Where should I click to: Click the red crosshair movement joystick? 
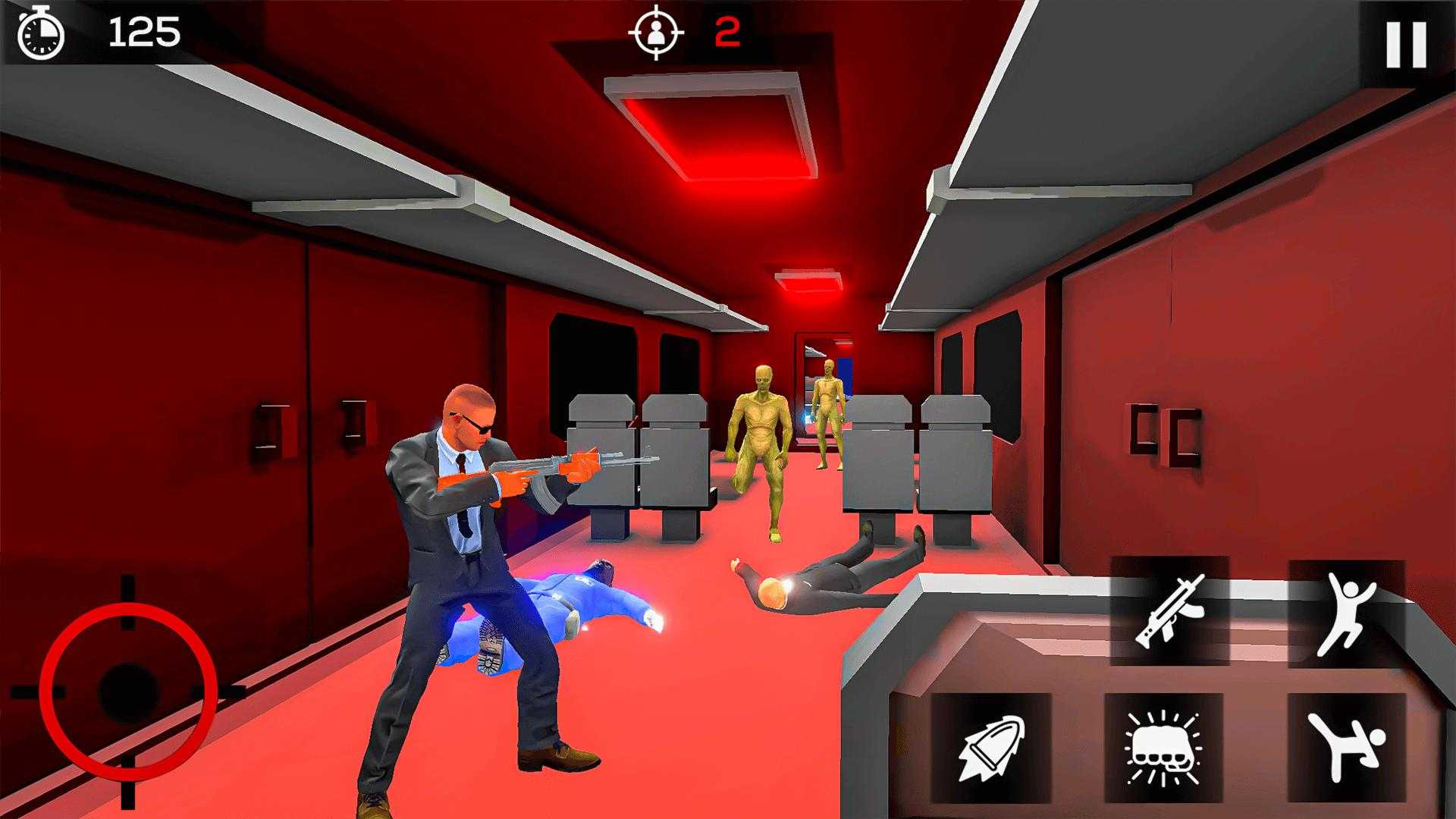(128, 691)
